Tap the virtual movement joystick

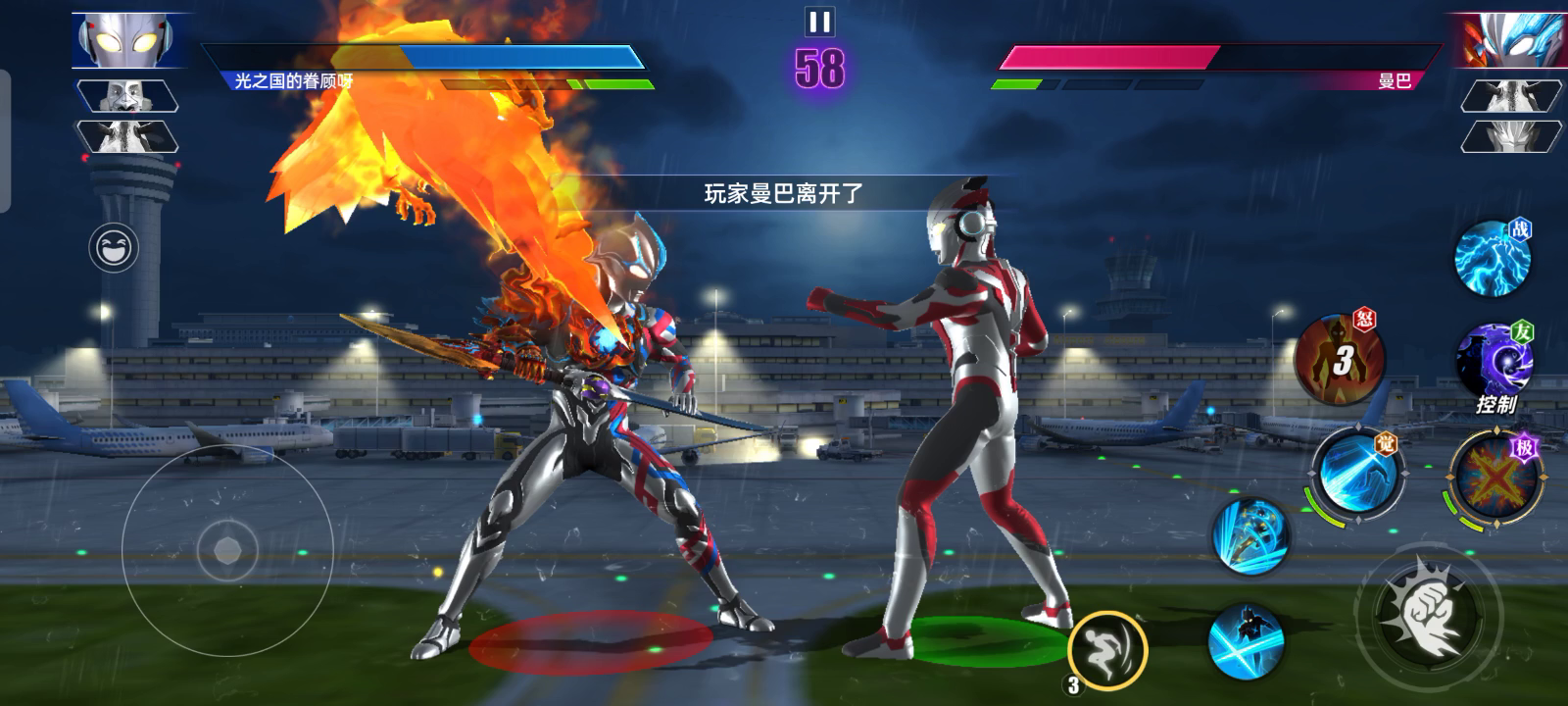pos(227,550)
